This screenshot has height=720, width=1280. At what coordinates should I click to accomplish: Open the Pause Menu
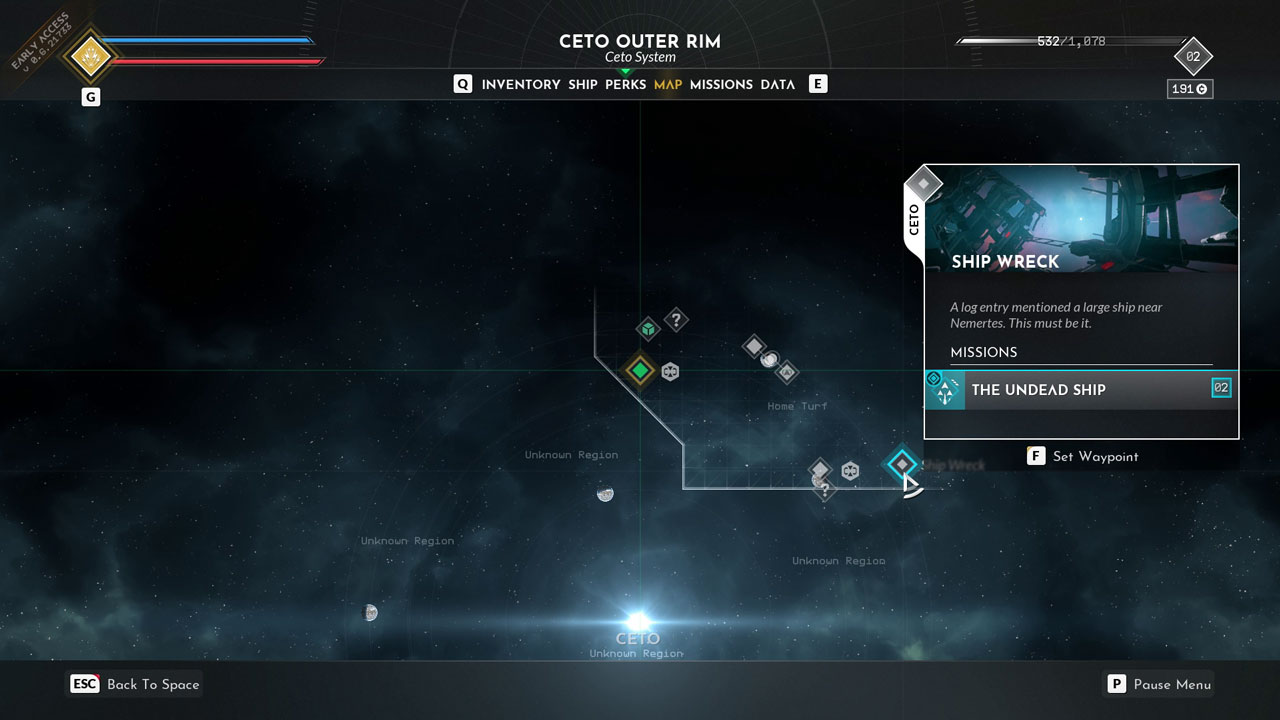[1159, 684]
